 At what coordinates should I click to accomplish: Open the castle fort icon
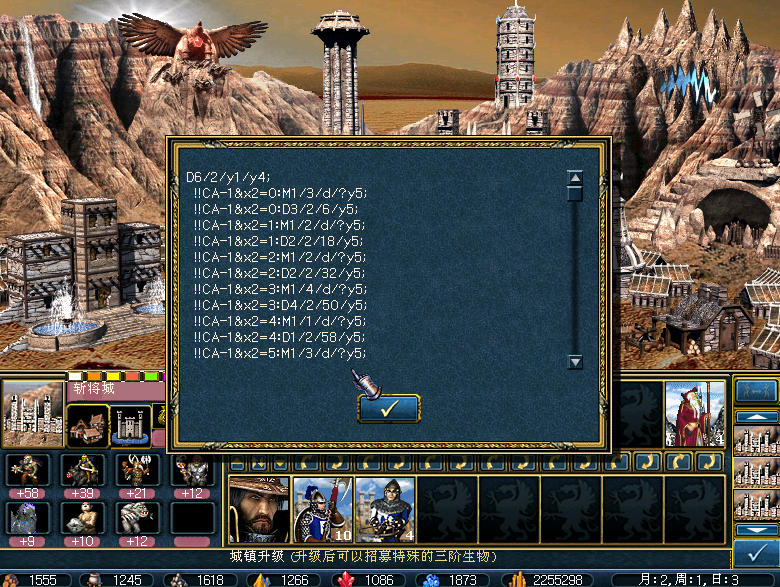(131, 425)
